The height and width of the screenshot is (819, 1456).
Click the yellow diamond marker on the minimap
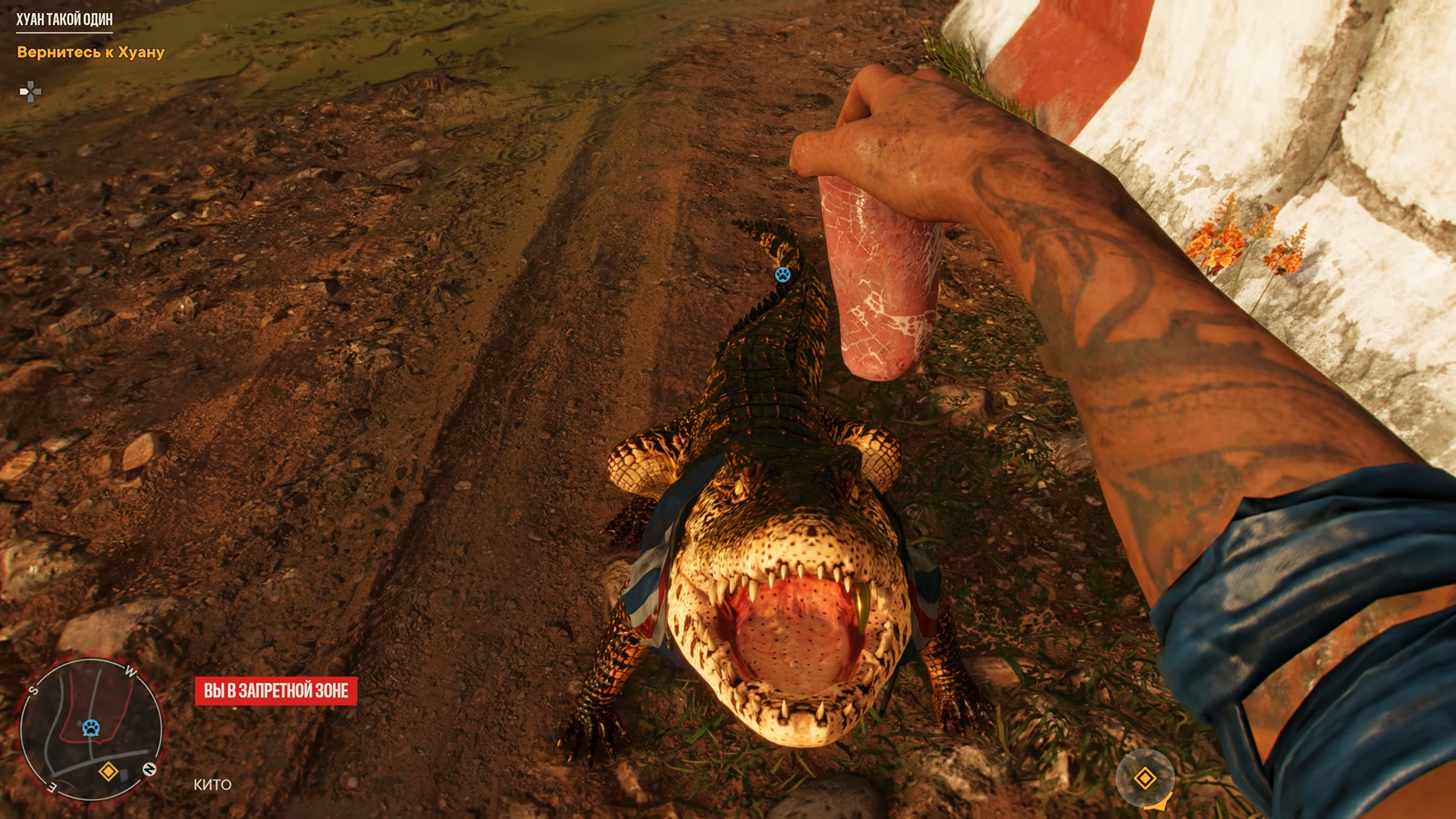coord(108,772)
